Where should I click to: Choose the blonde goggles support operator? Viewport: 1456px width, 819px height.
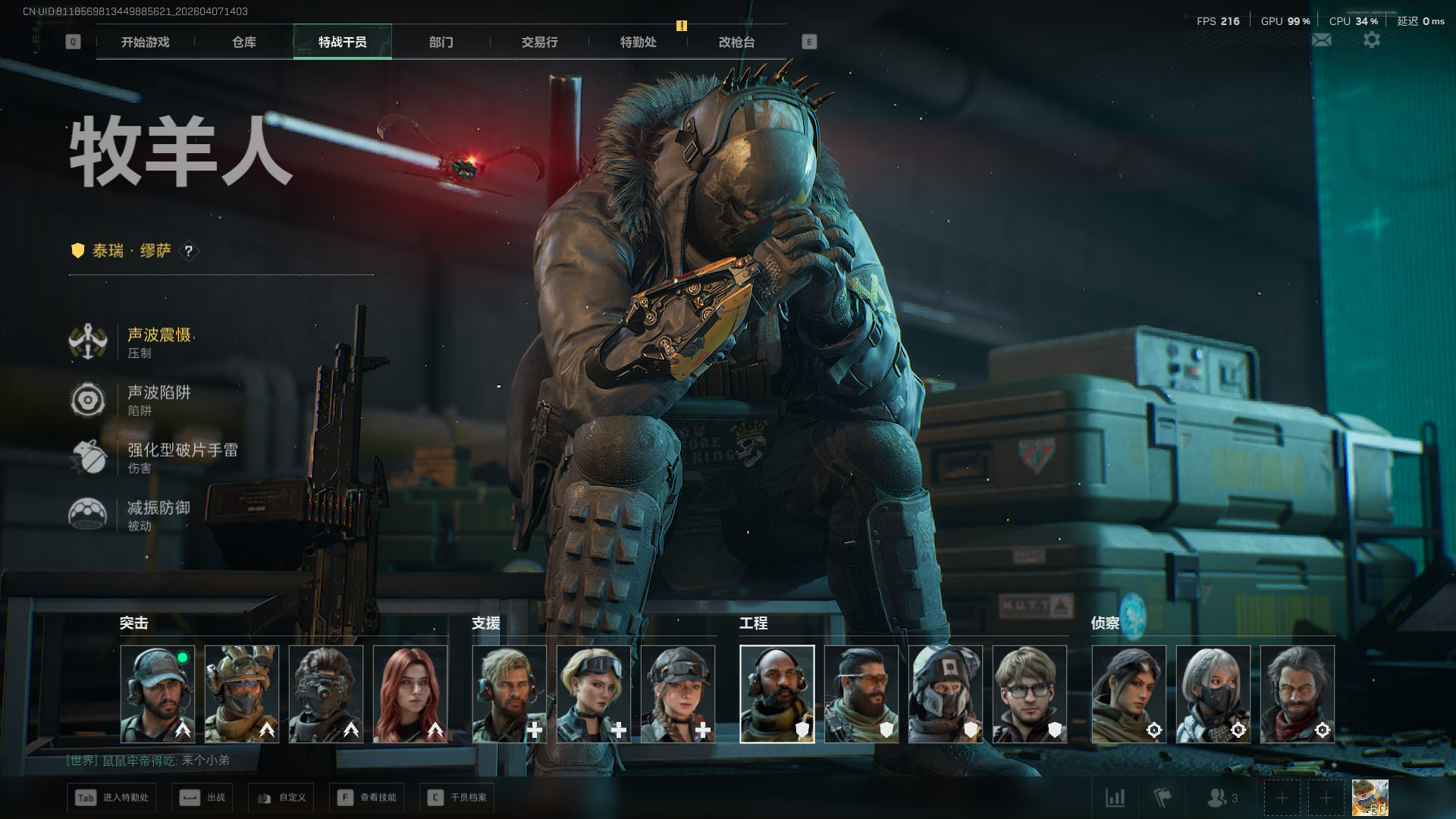pos(594,694)
